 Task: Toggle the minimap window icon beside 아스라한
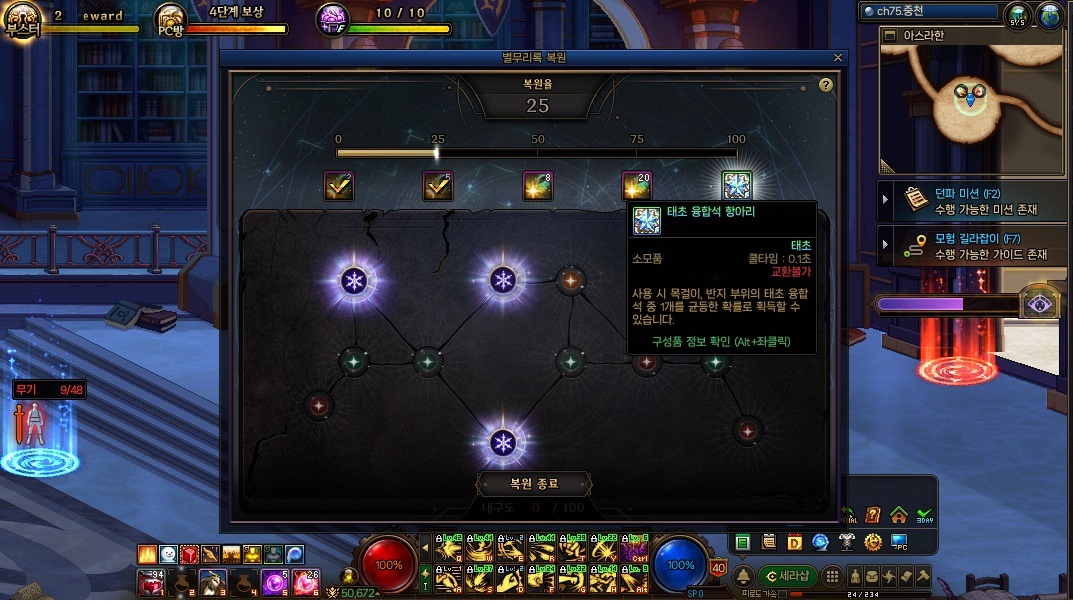click(x=888, y=36)
